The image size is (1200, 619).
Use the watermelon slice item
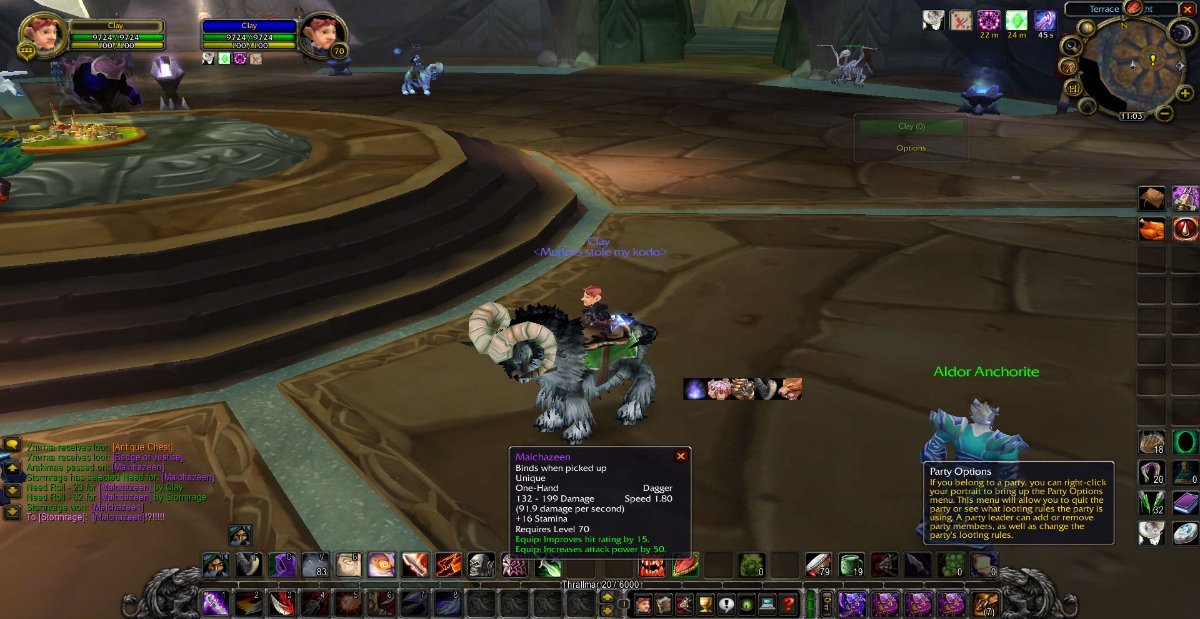(684, 566)
